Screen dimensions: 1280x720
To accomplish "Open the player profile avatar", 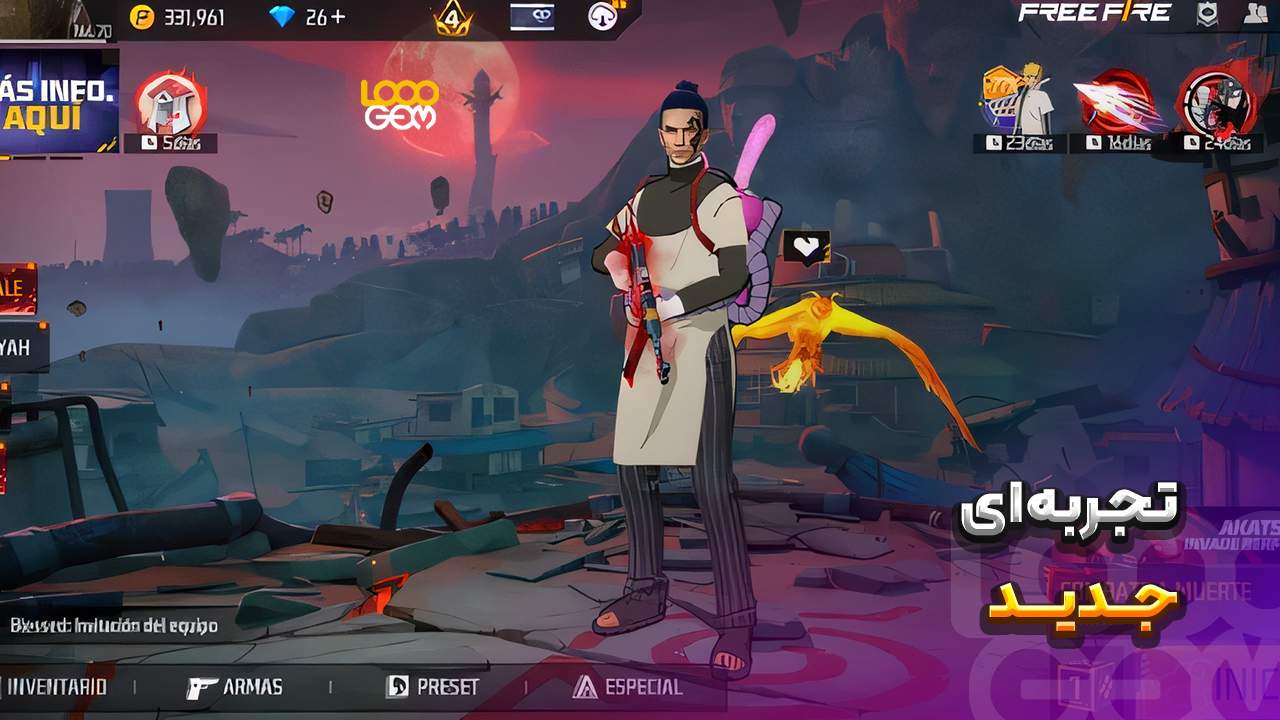I will tap(40, 18).
